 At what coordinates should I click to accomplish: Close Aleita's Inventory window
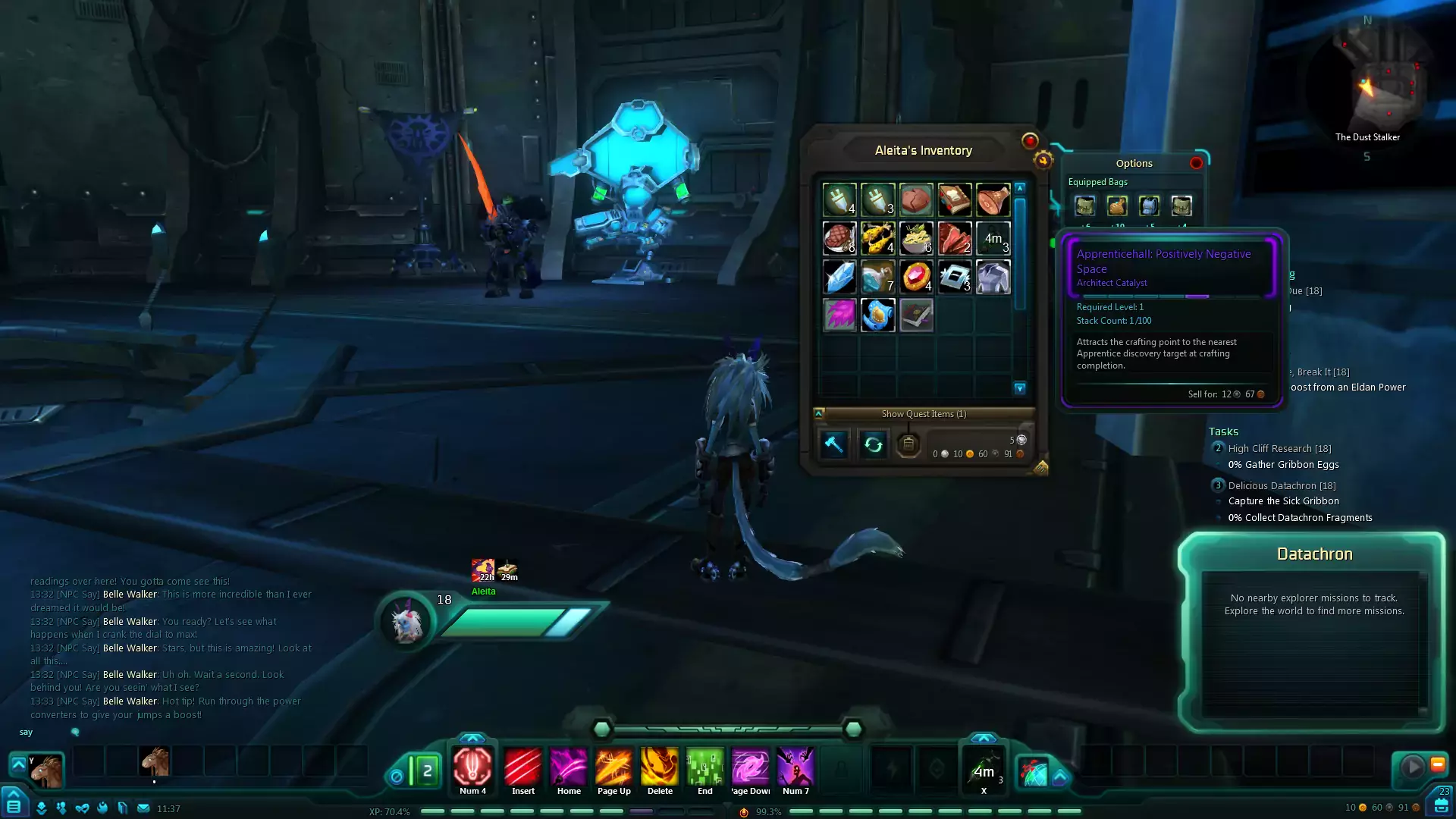(x=1029, y=140)
